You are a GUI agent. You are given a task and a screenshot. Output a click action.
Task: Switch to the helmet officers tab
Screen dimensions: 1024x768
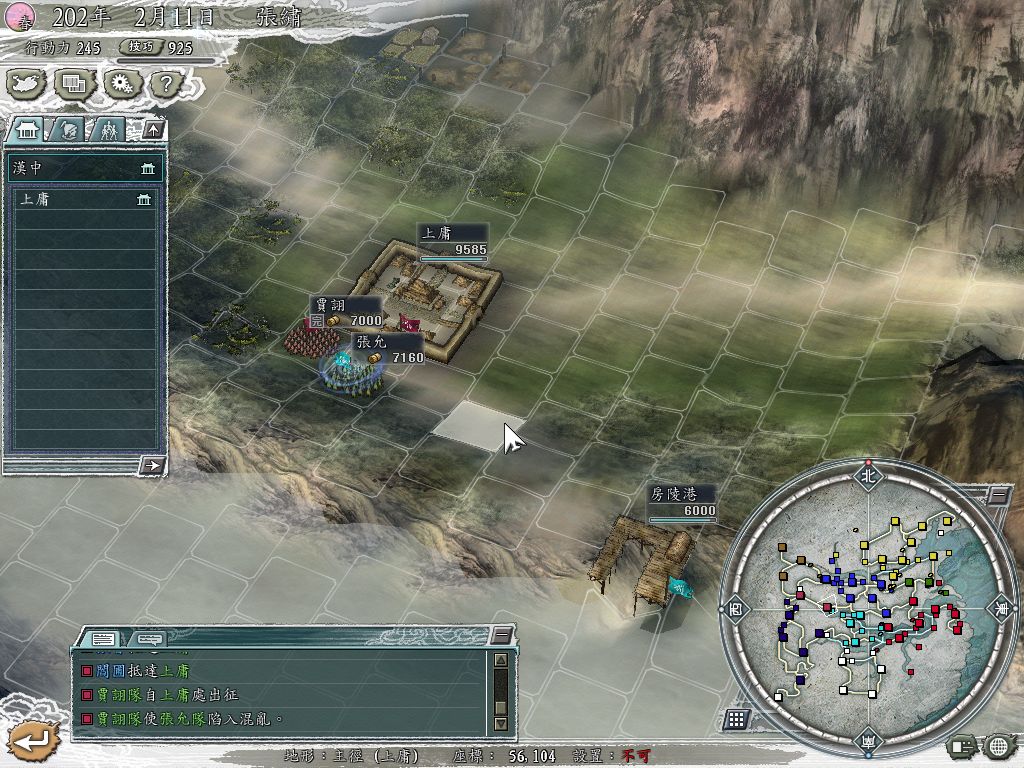pos(67,129)
